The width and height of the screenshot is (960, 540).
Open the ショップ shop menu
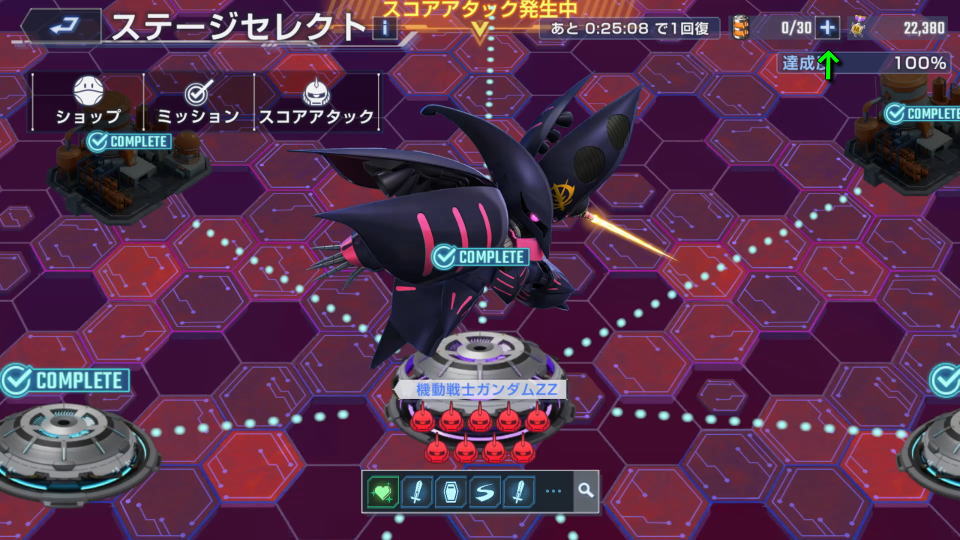[88, 103]
